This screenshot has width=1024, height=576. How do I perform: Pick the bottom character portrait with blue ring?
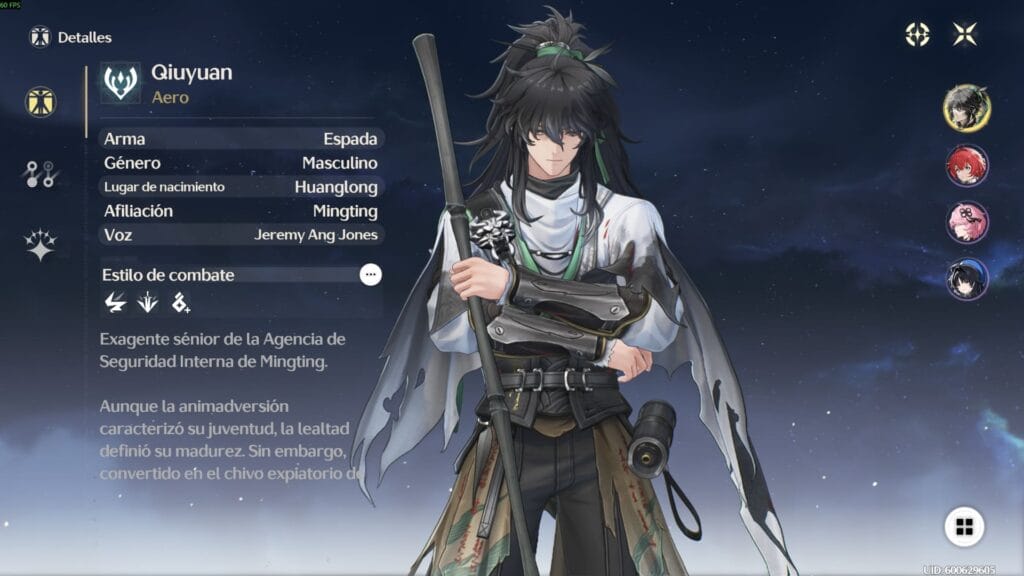click(967, 279)
